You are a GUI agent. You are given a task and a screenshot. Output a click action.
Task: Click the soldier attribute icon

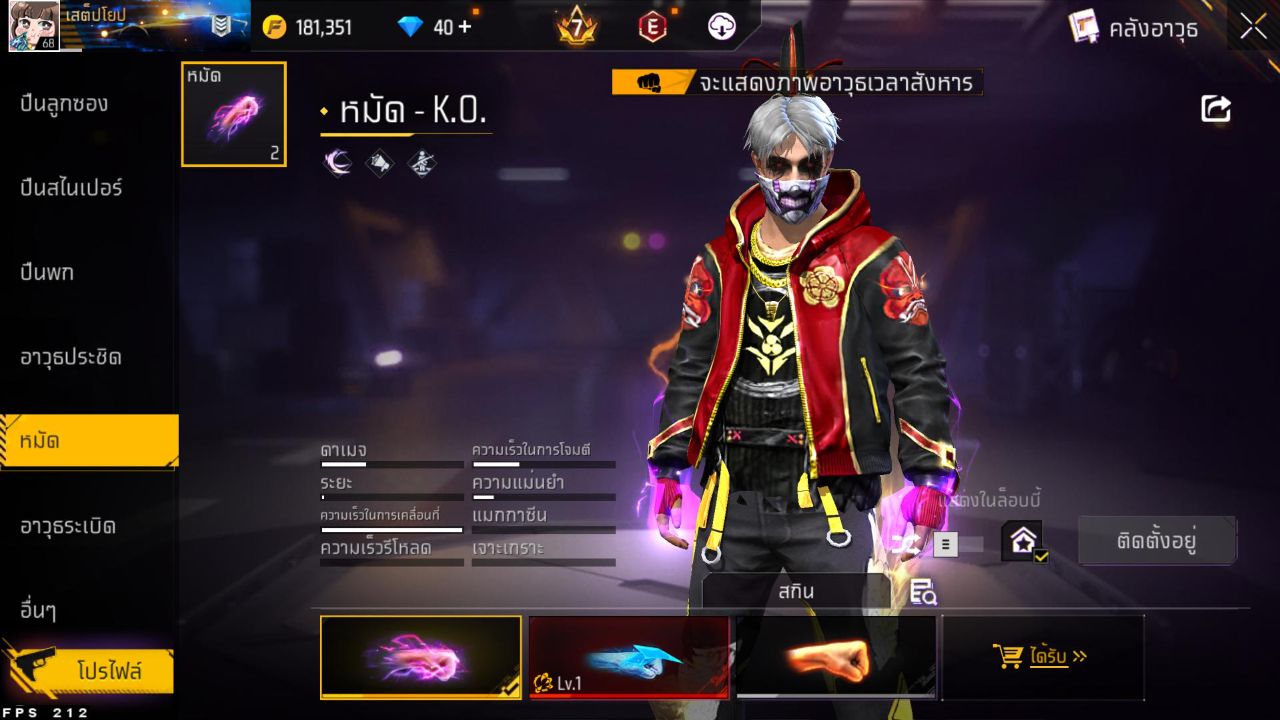[420, 162]
